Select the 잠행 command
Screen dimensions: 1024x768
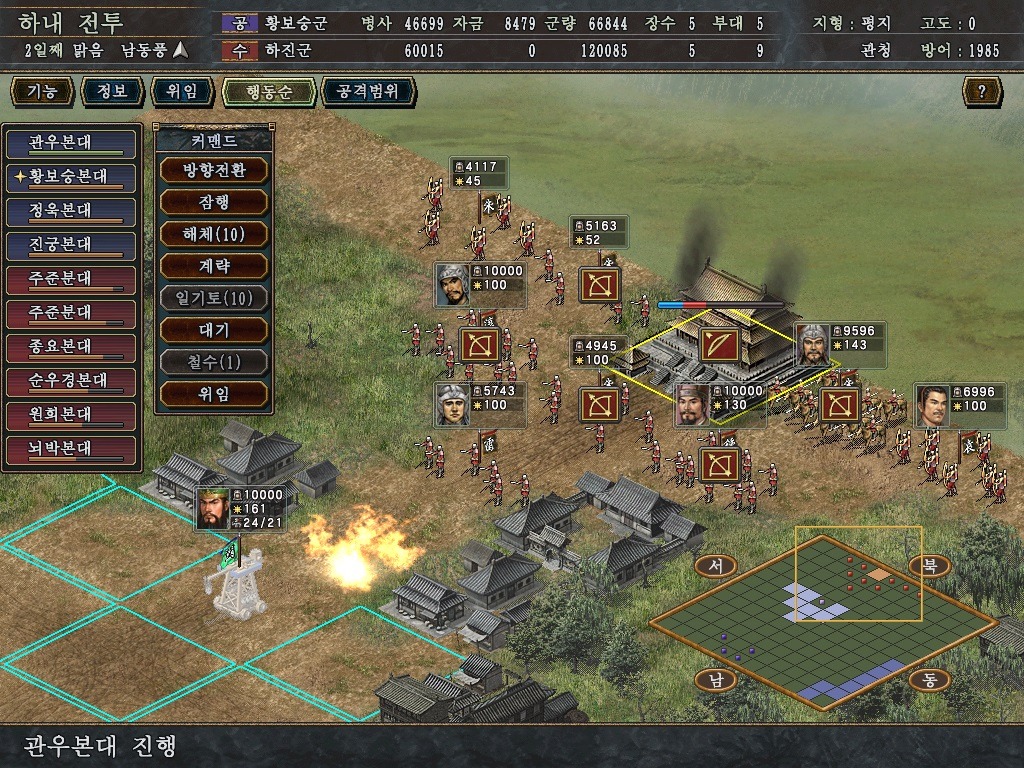[x=213, y=202]
